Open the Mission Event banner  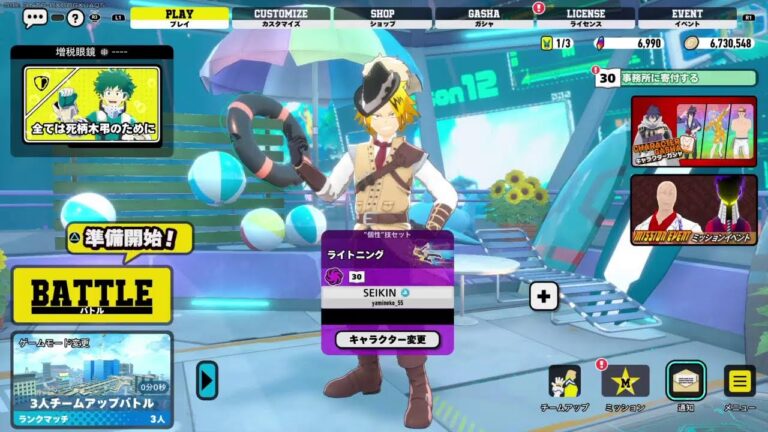(693, 210)
